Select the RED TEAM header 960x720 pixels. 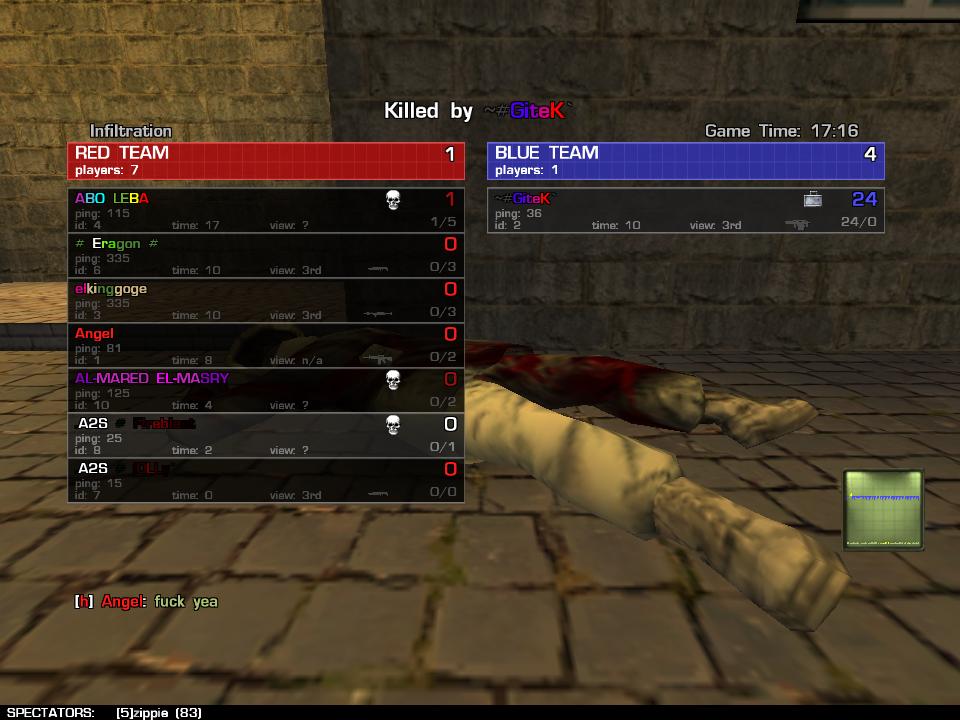(266, 160)
